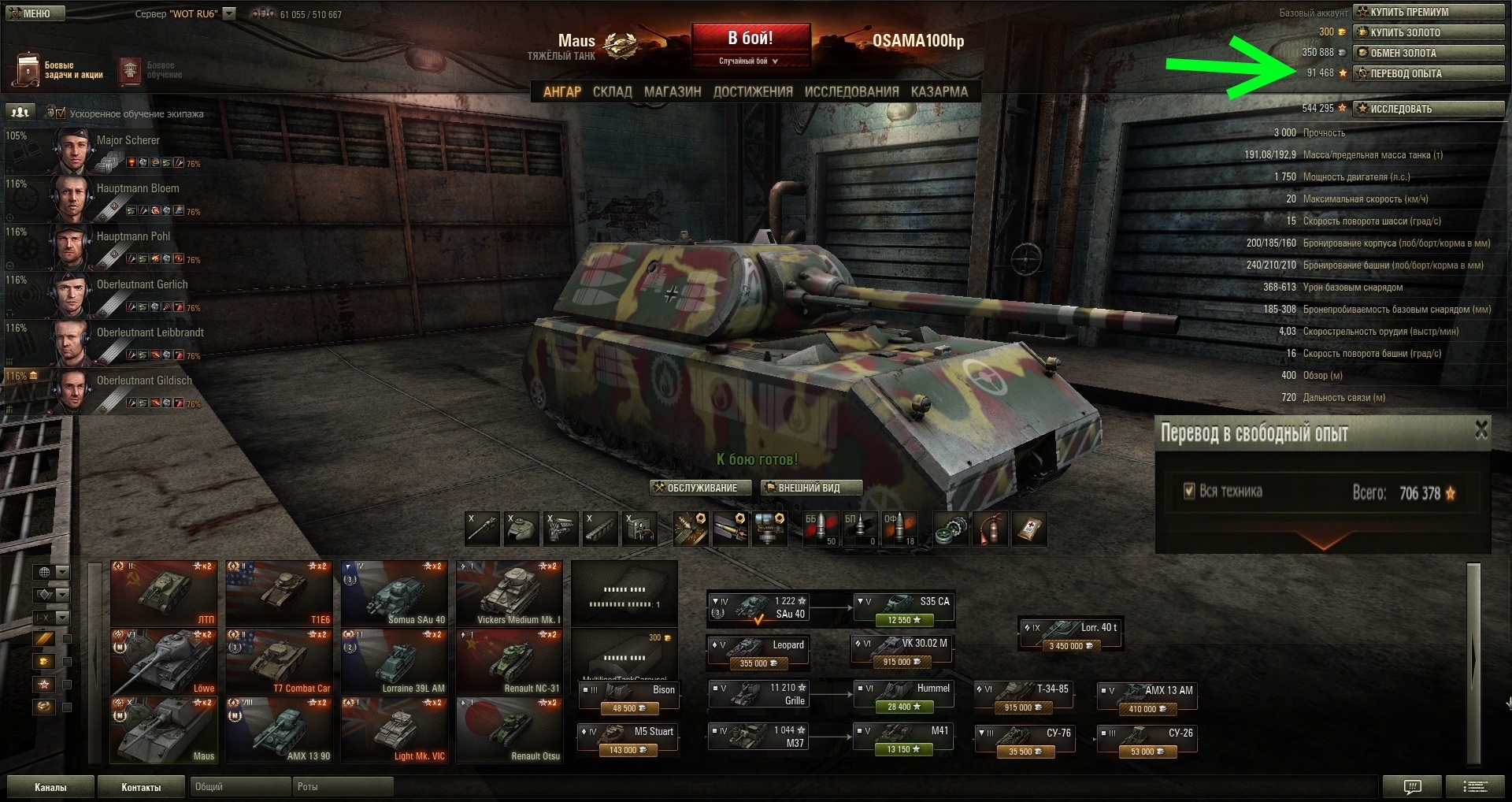Toggle the Вся техника checkbox
Screen dimensions: 1512x802
coord(1189,492)
